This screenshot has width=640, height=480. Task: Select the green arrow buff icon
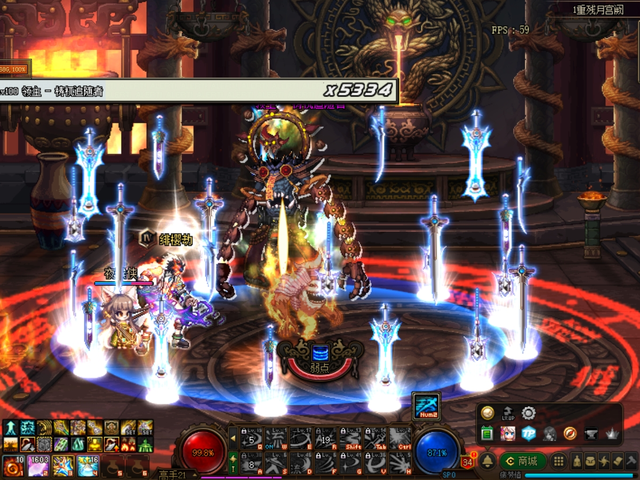coord(8,427)
